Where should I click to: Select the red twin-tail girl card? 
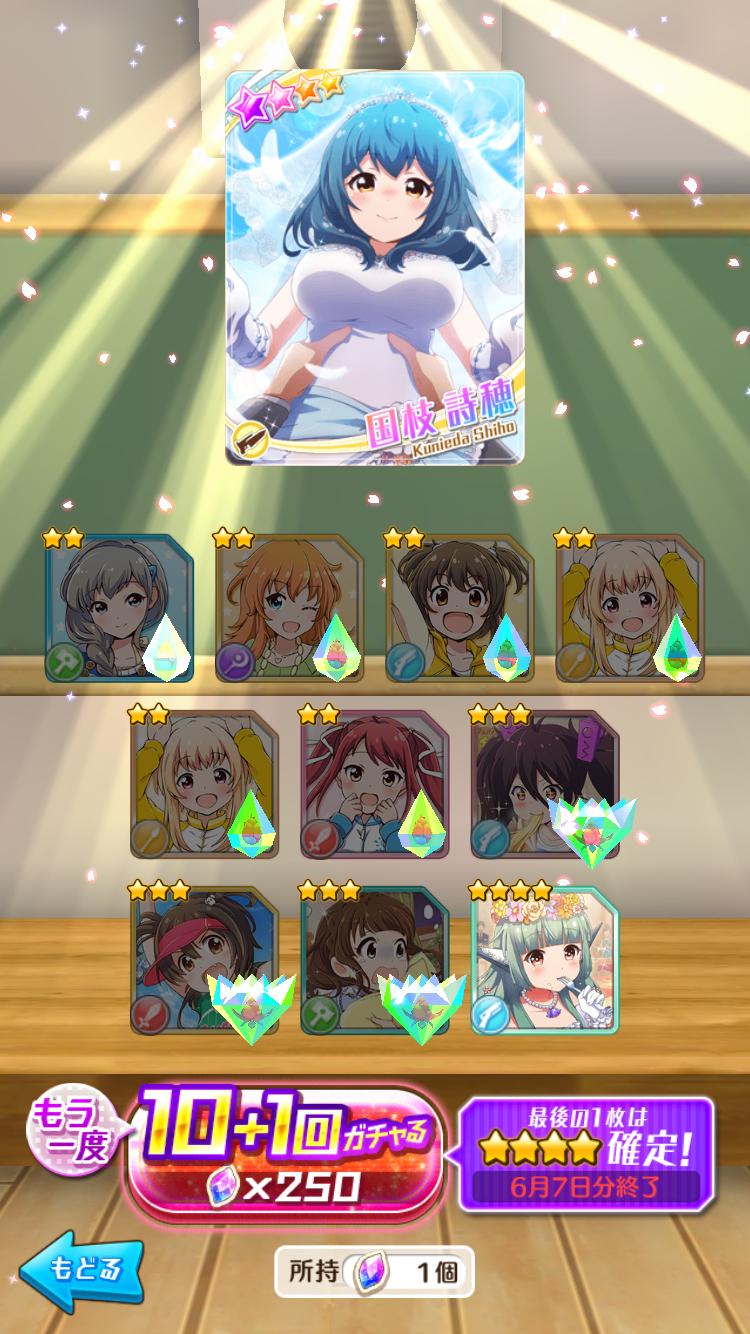(374, 784)
